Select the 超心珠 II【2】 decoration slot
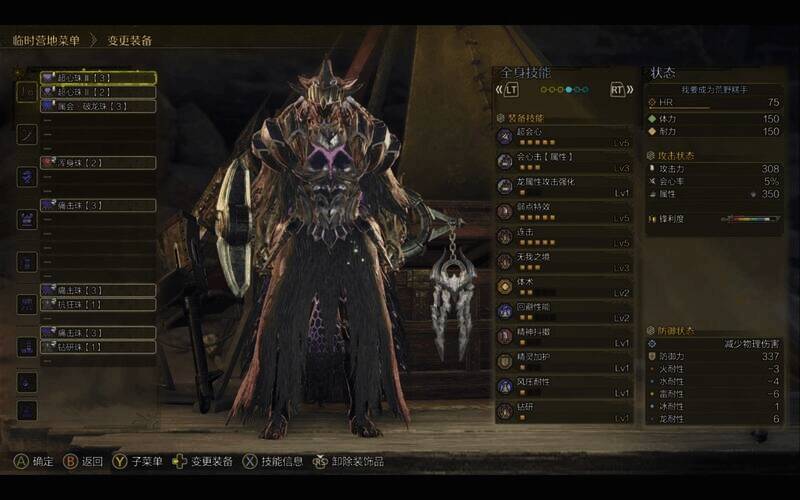Screen dimensions: 800x500 [x=97, y=91]
